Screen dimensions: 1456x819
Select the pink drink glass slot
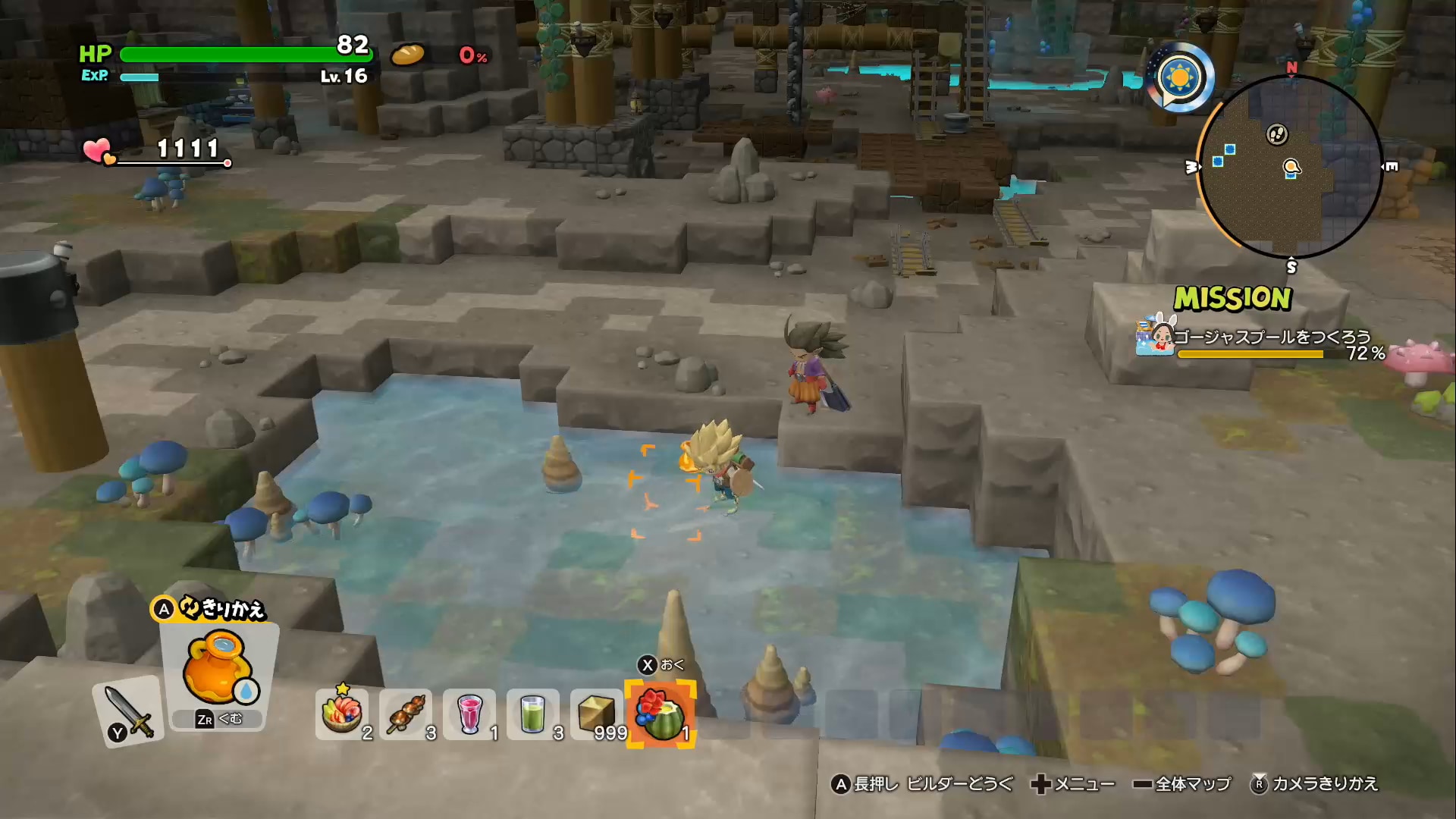click(469, 714)
